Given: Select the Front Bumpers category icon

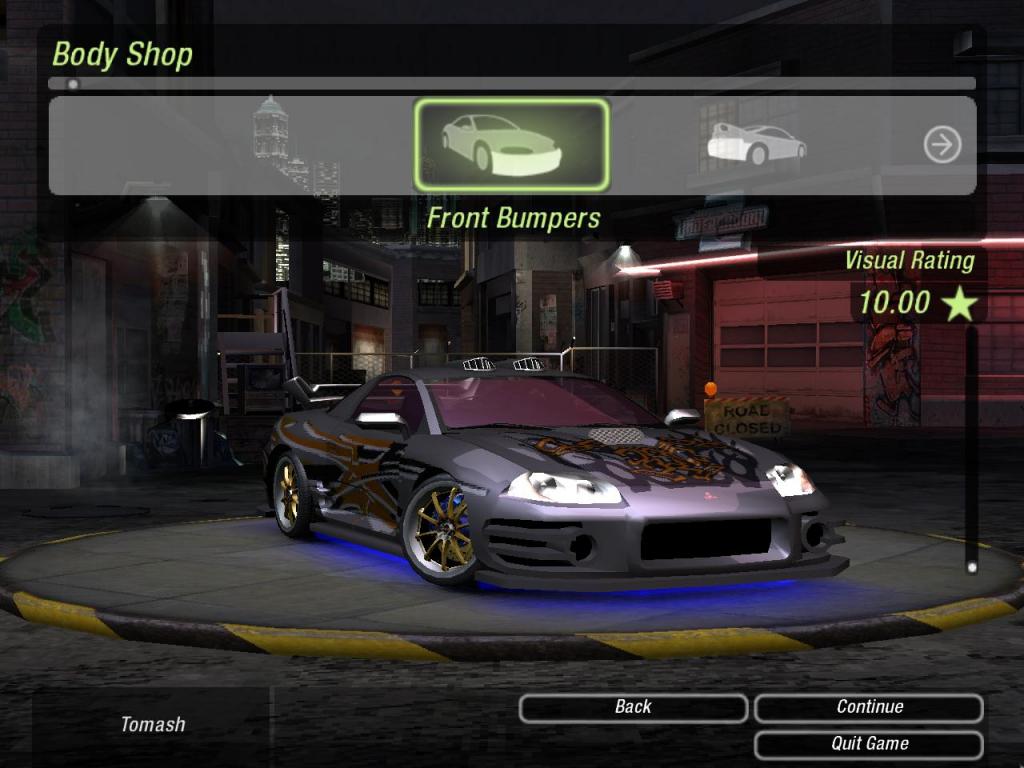Looking at the screenshot, I should [511, 146].
